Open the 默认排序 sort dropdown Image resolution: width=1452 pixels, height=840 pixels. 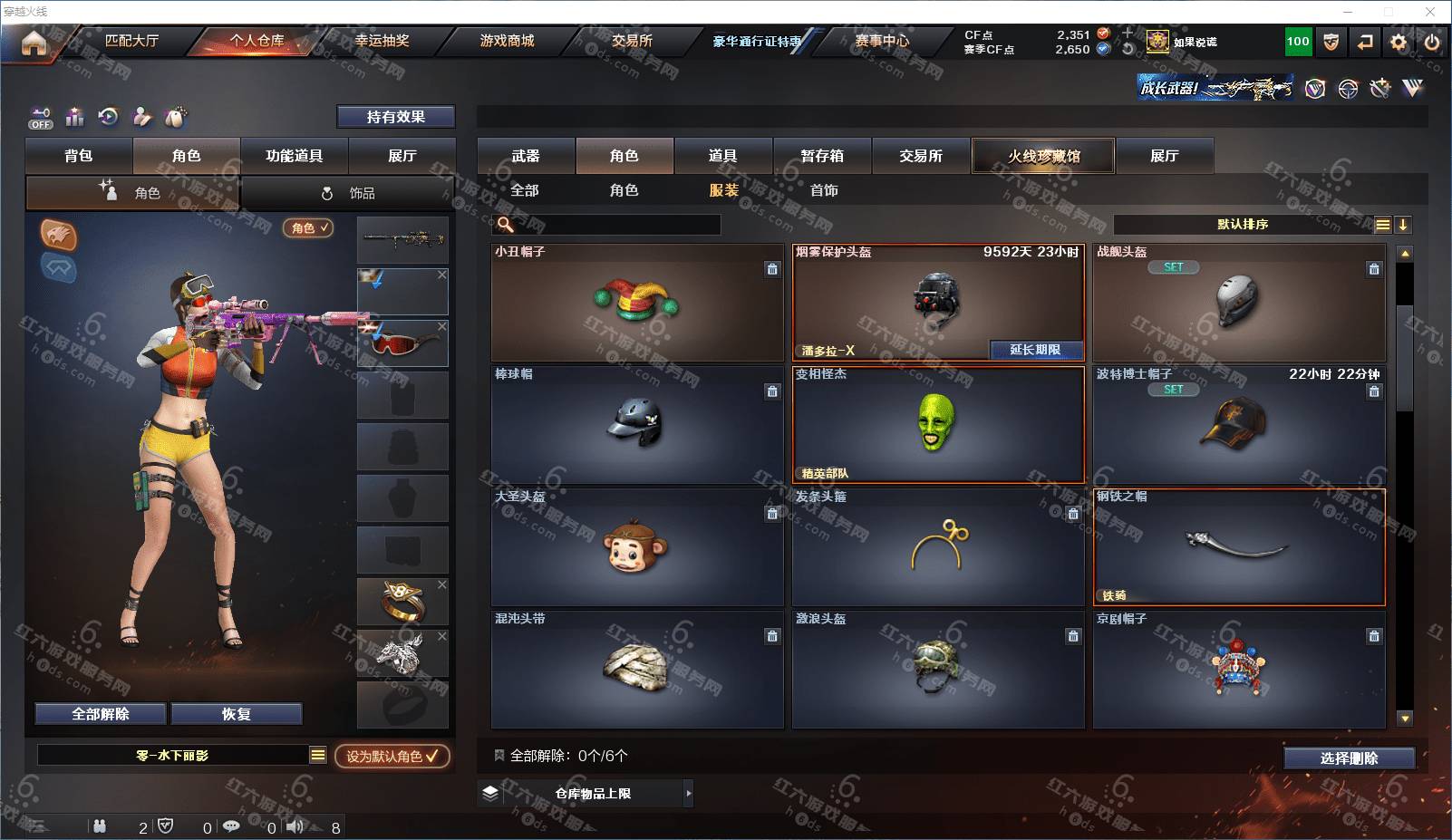coord(1243,225)
